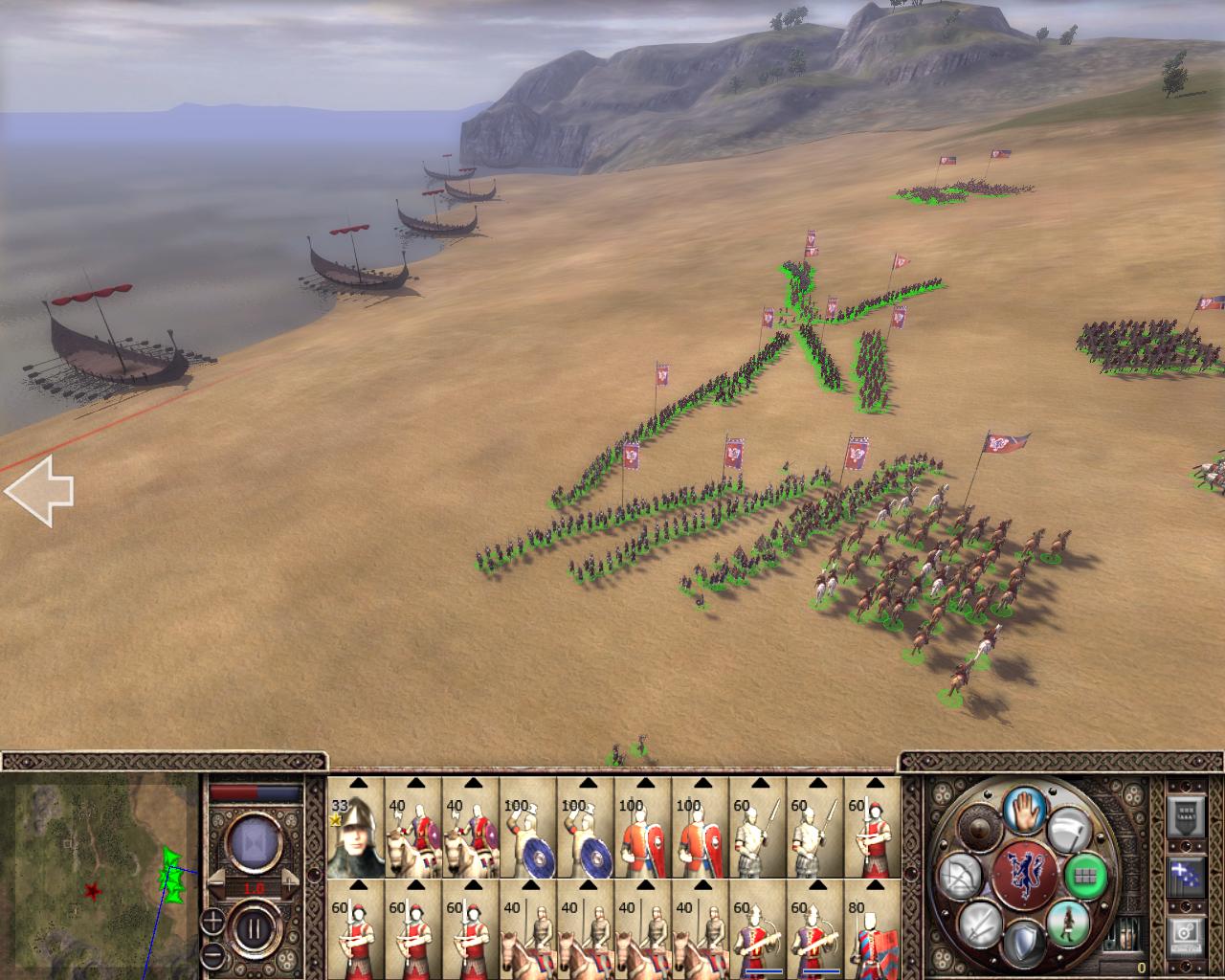Zoom in the minimap with plus button
Screen dimensions: 1225x980
click(x=212, y=923)
